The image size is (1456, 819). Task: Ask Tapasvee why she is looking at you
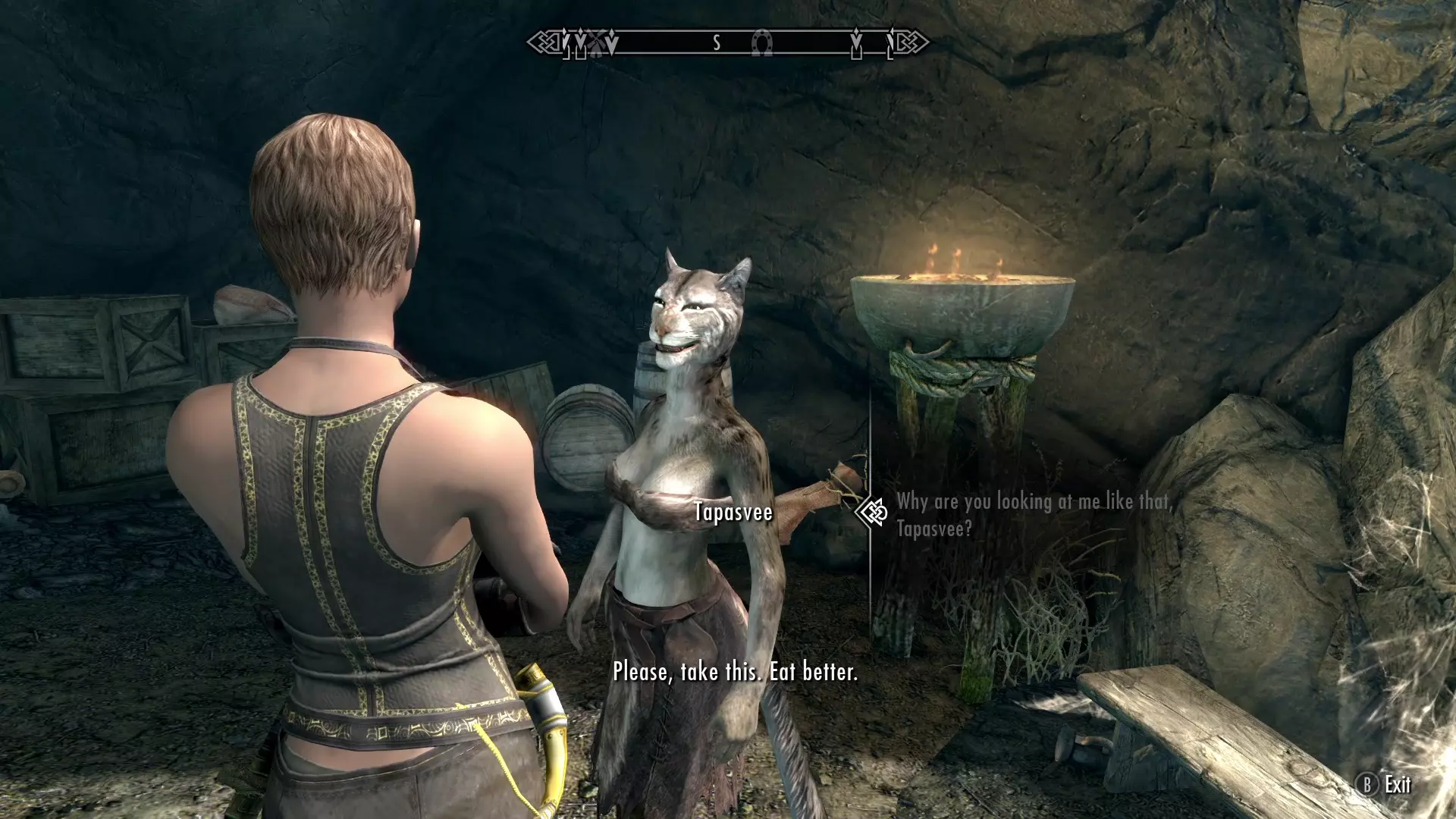click(x=1034, y=515)
